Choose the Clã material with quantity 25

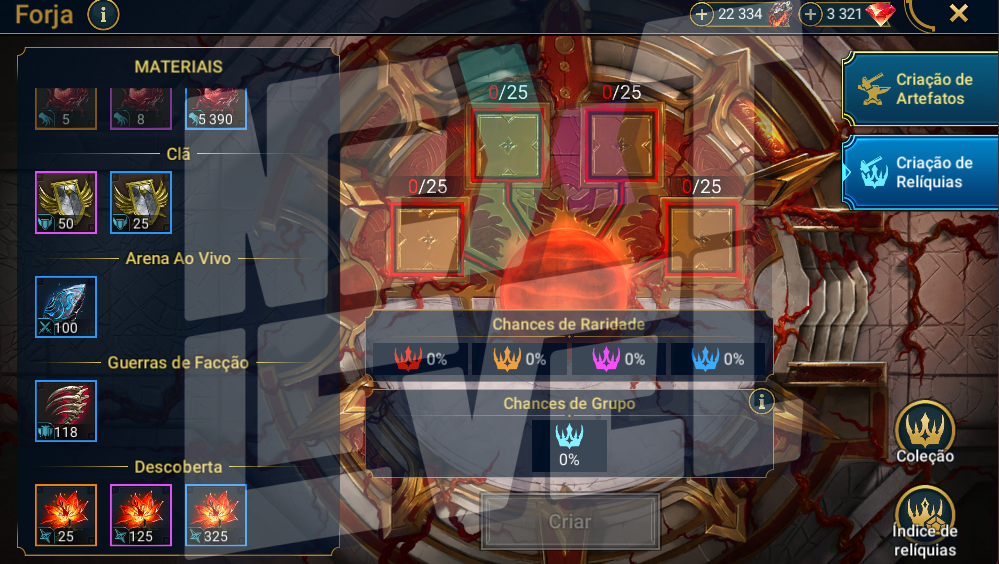pos(141,203)
